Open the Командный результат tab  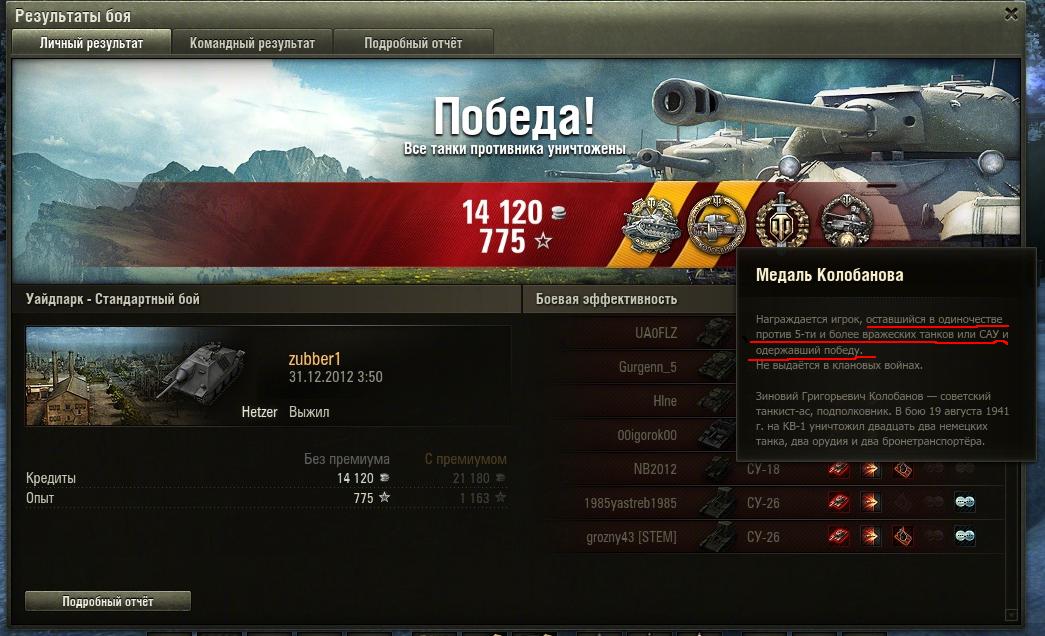(x=252, y=43)
